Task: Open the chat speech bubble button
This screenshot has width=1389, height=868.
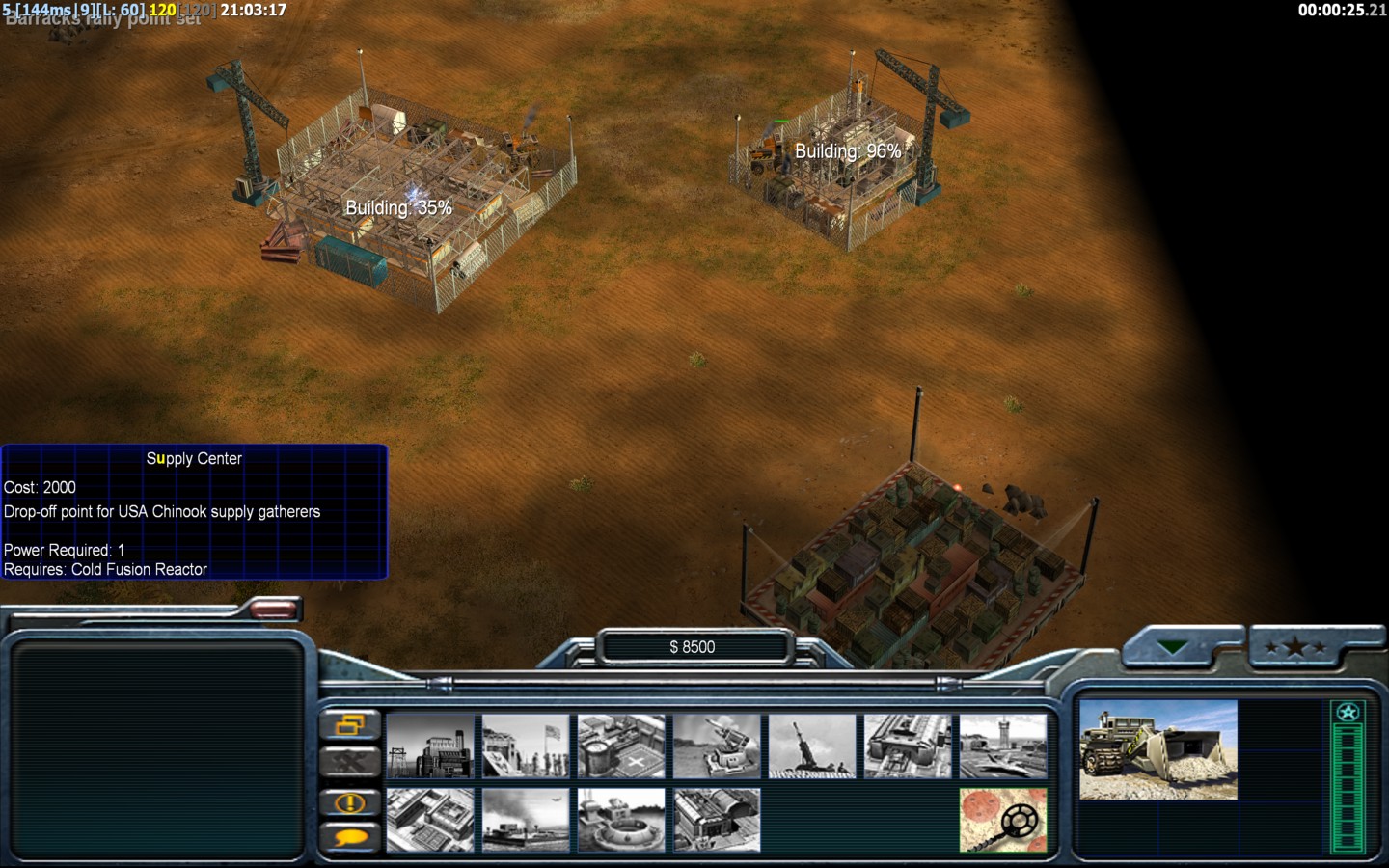Action: point(349,836)
